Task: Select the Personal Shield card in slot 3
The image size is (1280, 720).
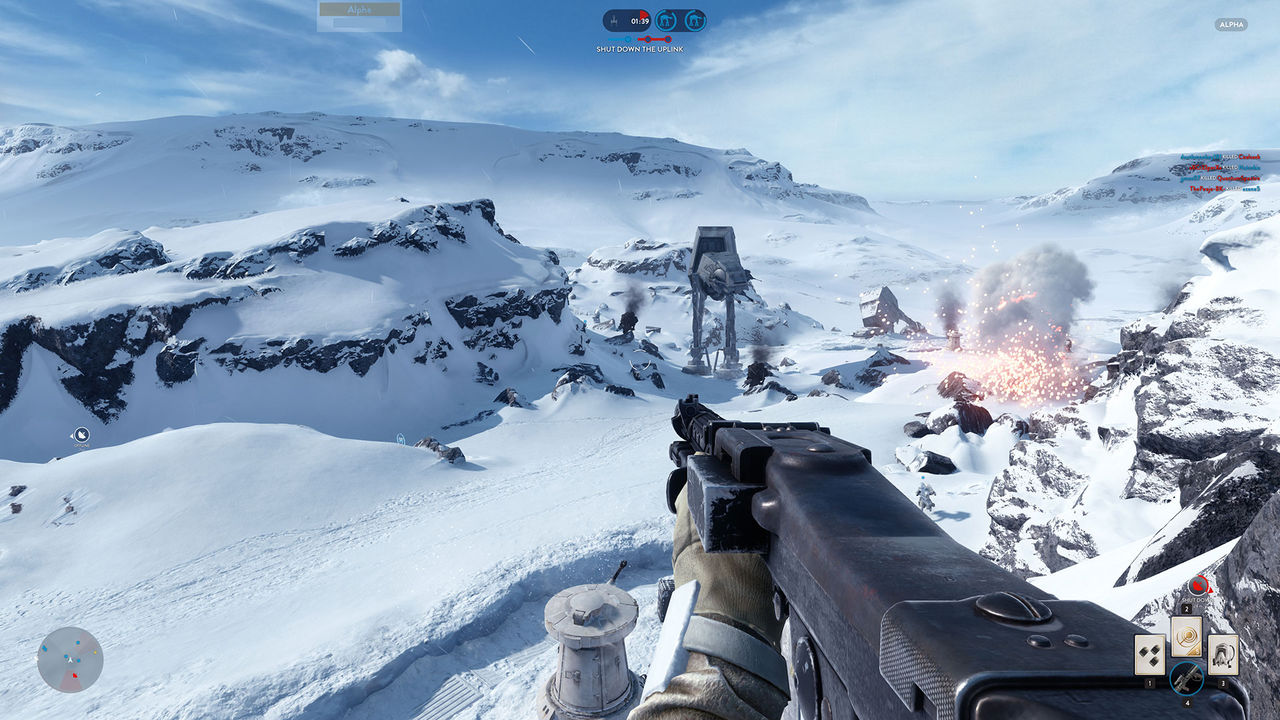Action: pyautogui.click(x=1222, y=653)
